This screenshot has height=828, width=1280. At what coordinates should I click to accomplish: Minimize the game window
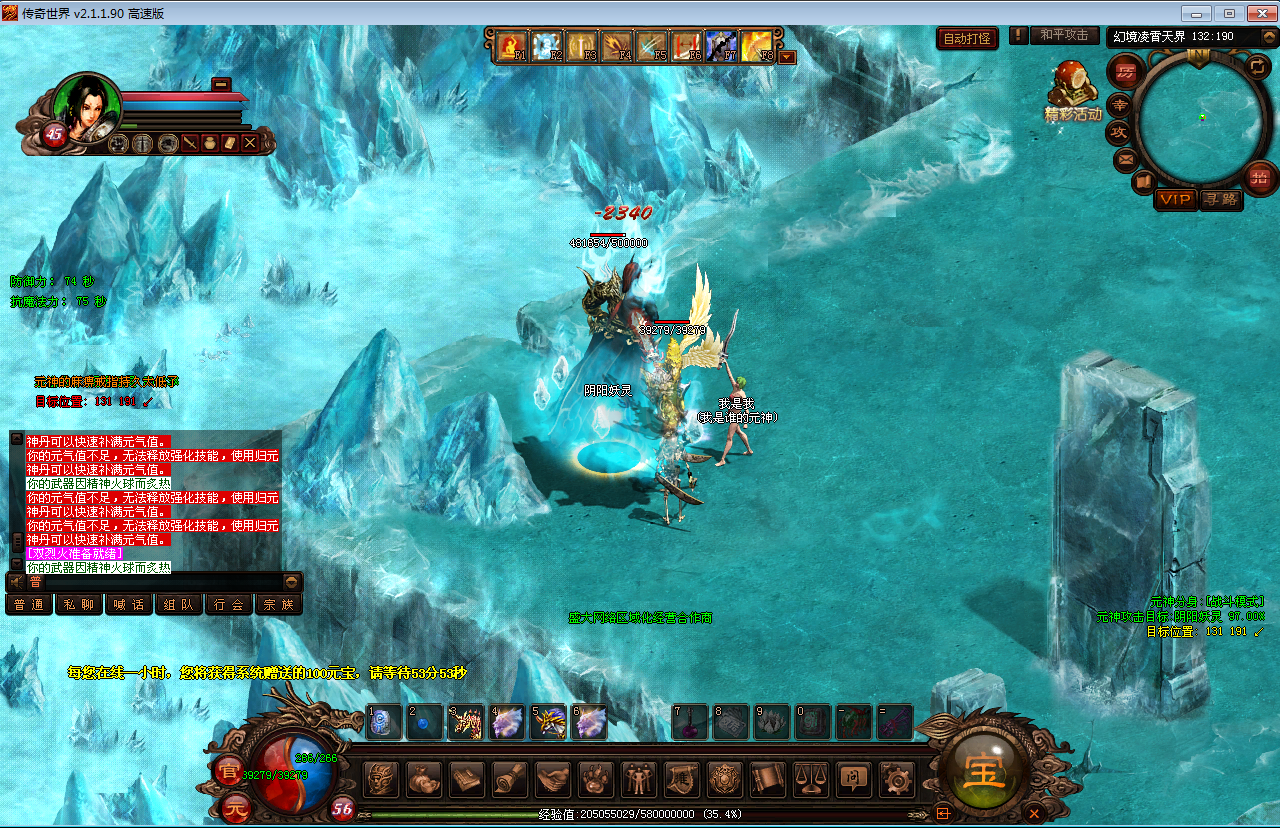click(1197, 13)
